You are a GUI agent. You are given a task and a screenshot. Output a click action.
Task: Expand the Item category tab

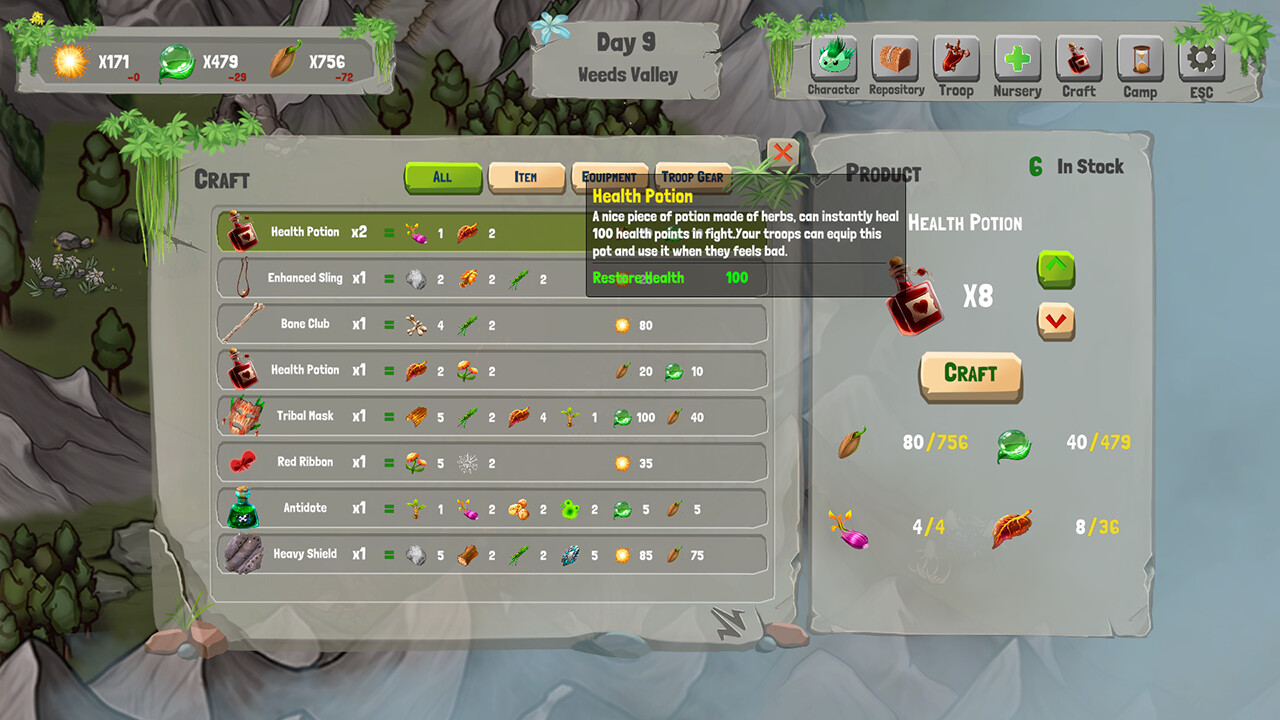coord(527,177)
